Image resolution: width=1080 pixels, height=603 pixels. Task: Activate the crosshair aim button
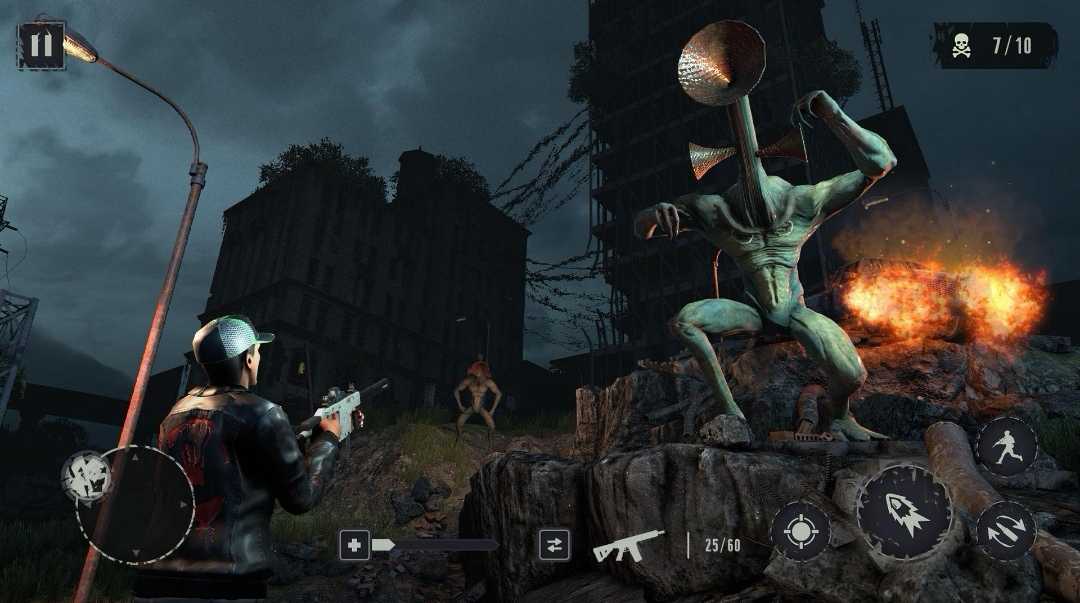click(x=800, y=530)
